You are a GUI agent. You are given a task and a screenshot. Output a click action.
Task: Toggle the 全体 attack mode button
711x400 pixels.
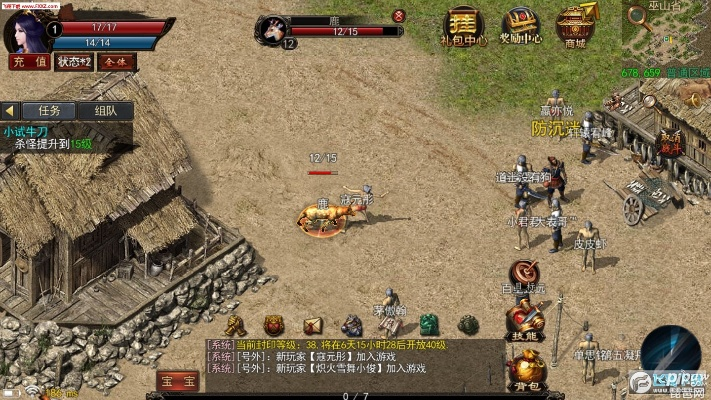click(115, 61)
